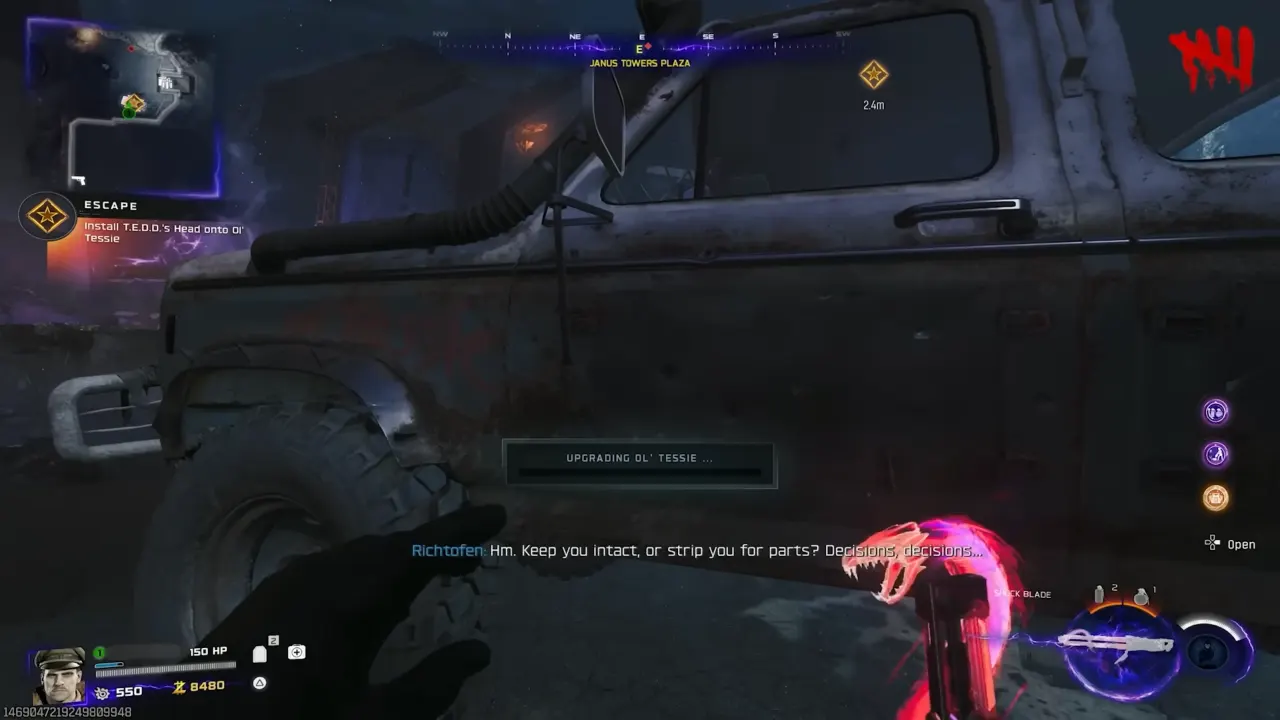The image size is (1280, 720).
Task: Click the red kill counter emblem top right
Action: pos(1212,57)
